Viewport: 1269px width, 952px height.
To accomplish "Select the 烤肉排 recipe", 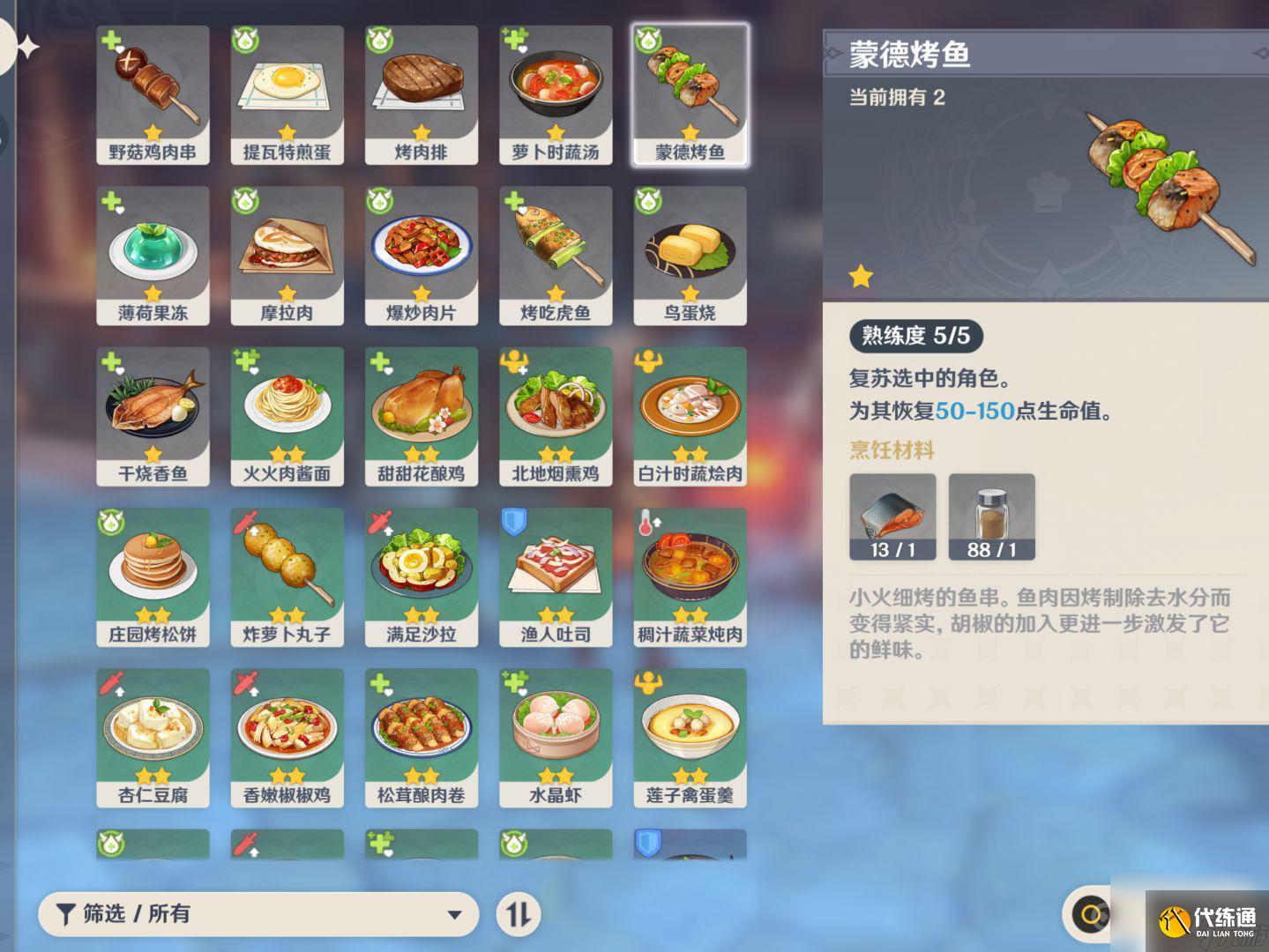I will (421, 93).
